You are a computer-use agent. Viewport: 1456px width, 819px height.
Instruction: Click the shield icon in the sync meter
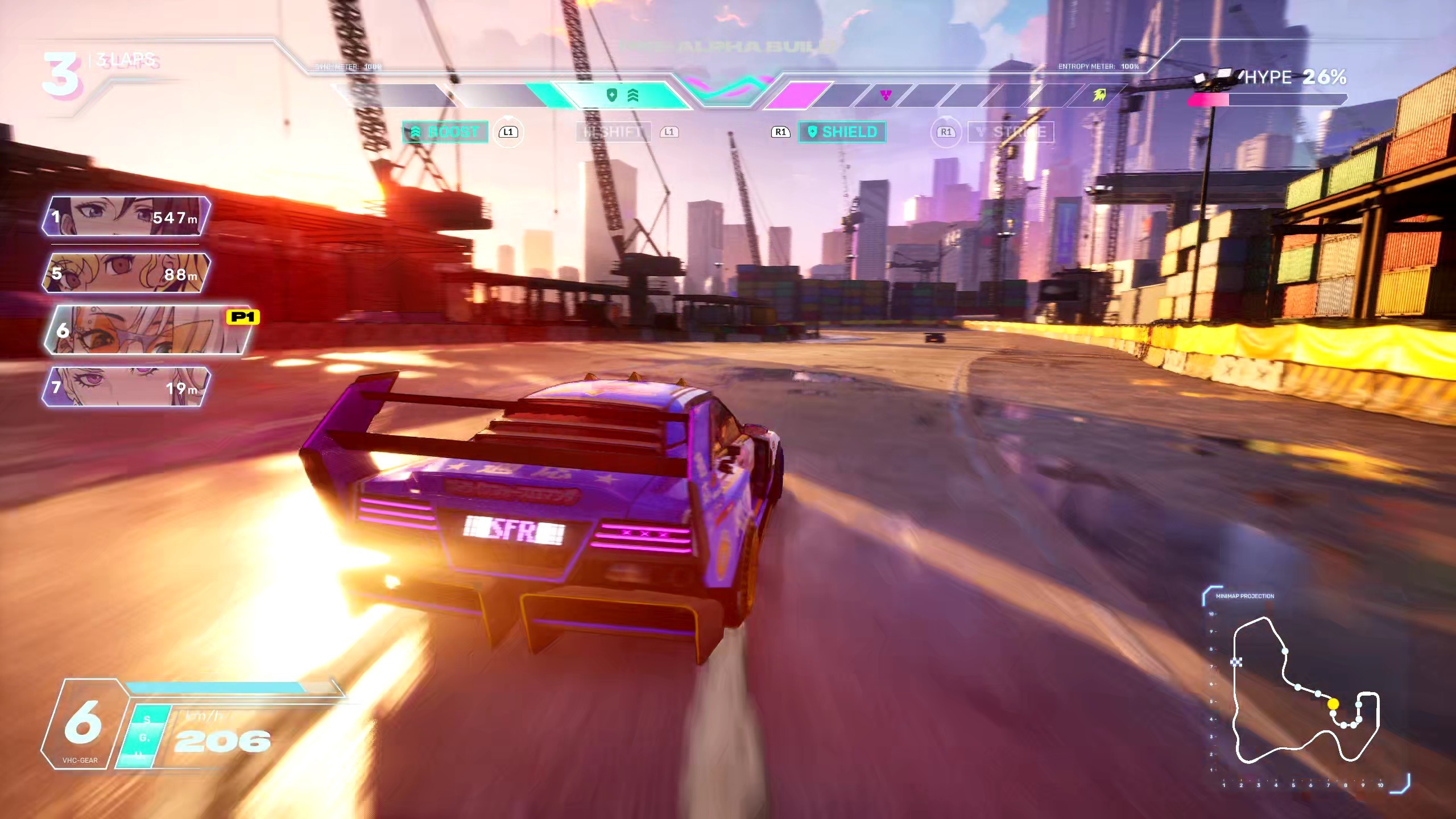612,95
